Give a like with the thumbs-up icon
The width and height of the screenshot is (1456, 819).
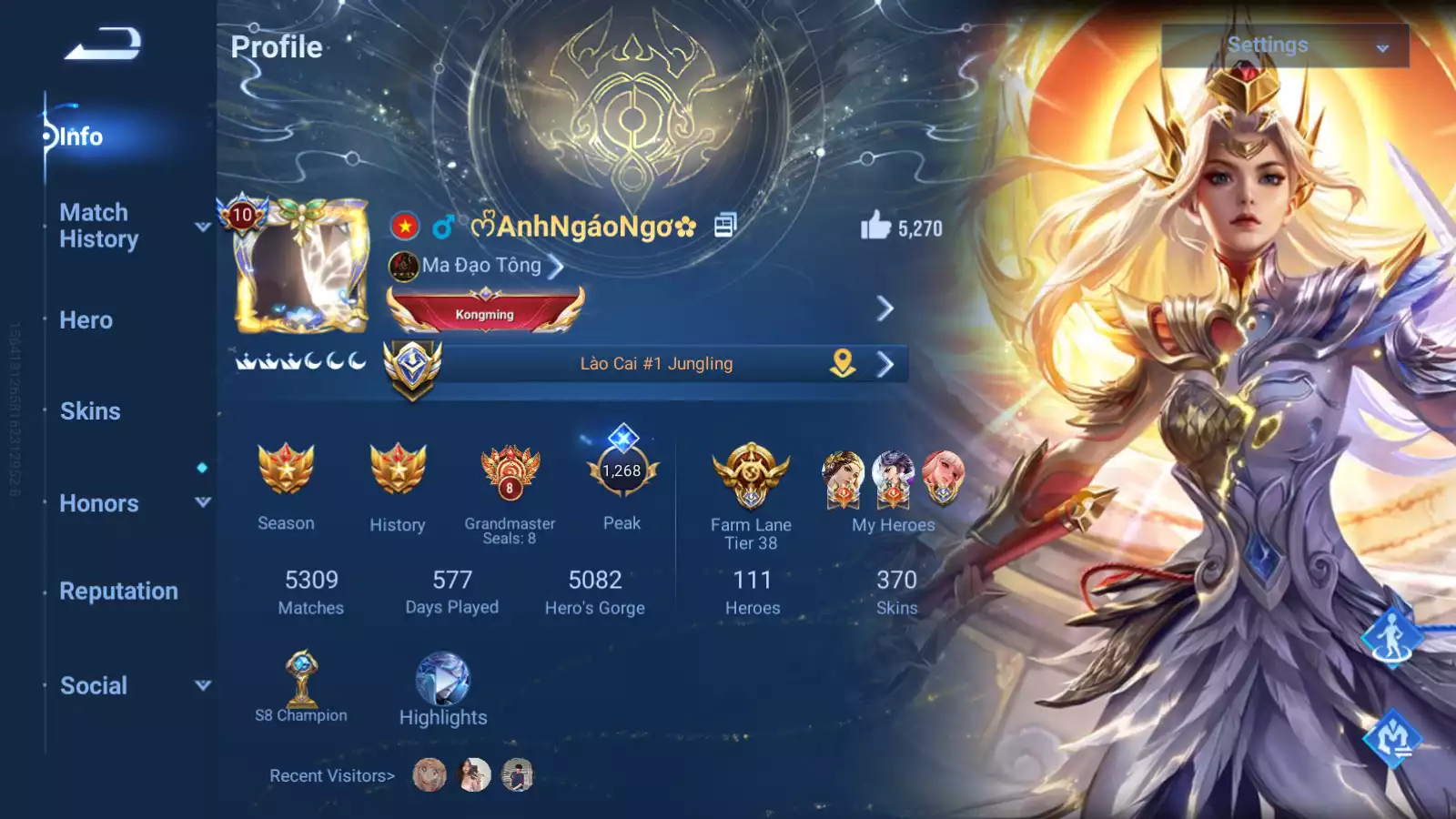[875, 226]
